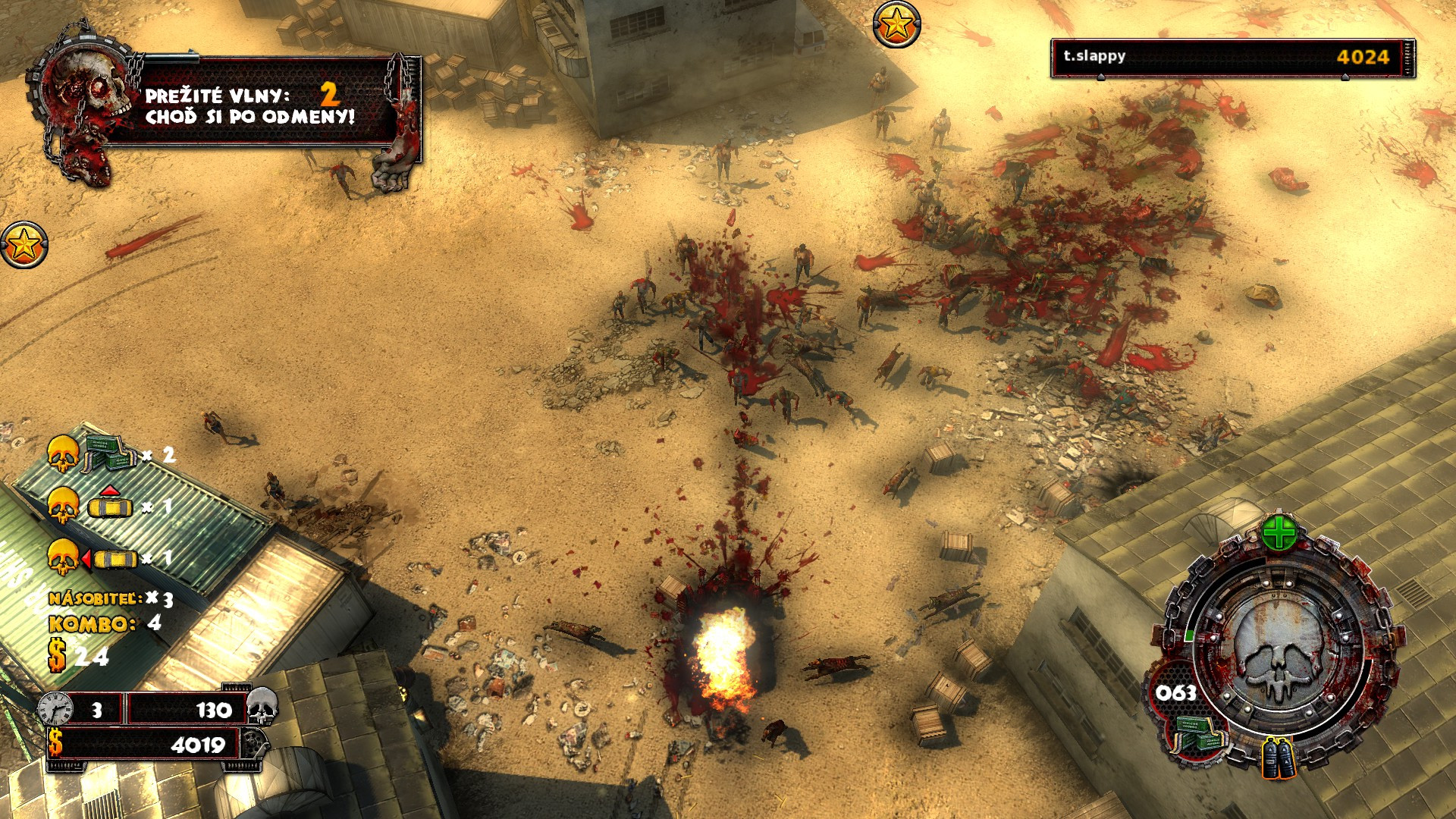Select the green cross health icon

(x=1279, y=533)
